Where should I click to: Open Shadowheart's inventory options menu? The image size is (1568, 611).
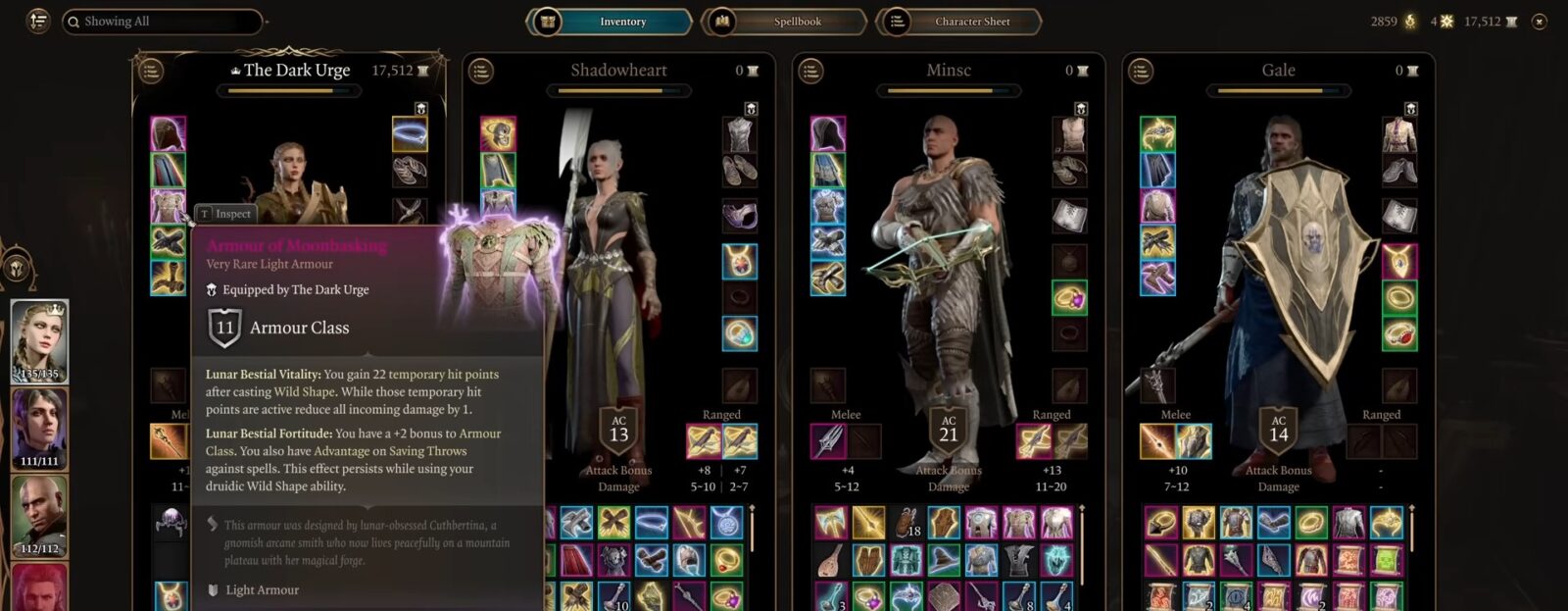click(480, 71)
